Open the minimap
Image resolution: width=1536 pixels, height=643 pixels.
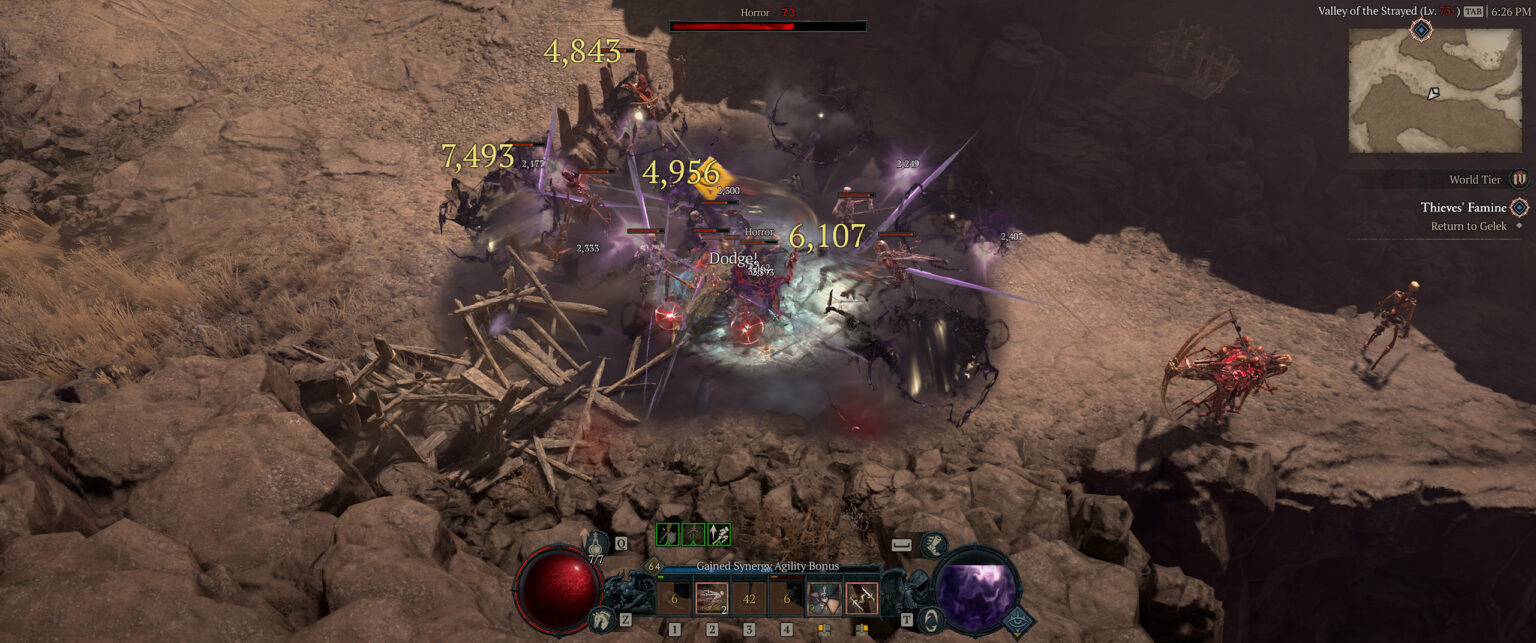pos(1420,90)
